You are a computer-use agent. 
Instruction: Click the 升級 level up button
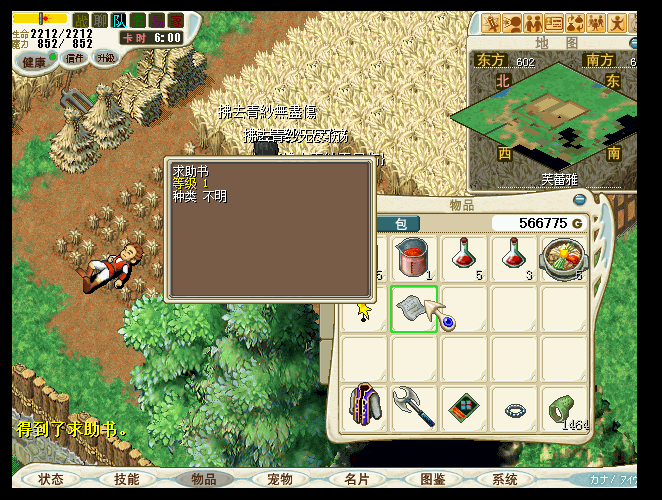tap(106, 59)
